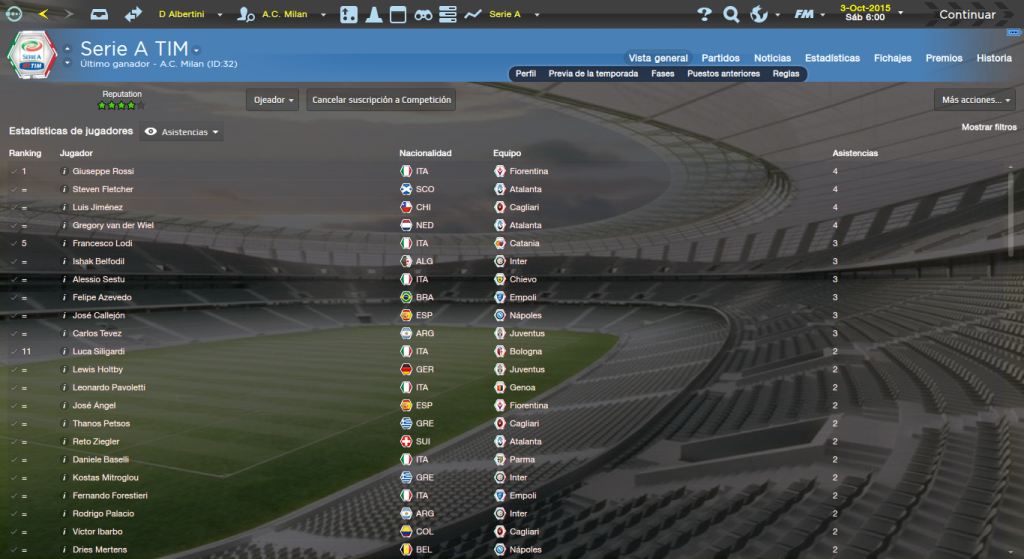Cancel the competition subscription

381,100
